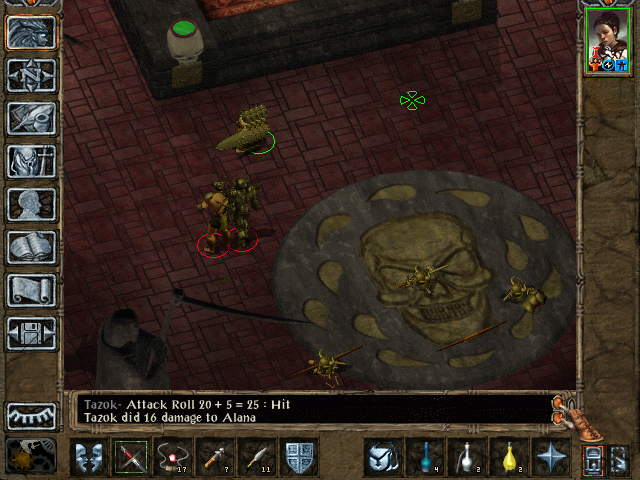Return to game via top sidebar button
This screenshot has height=480, width=640.
tap(31, 32)
